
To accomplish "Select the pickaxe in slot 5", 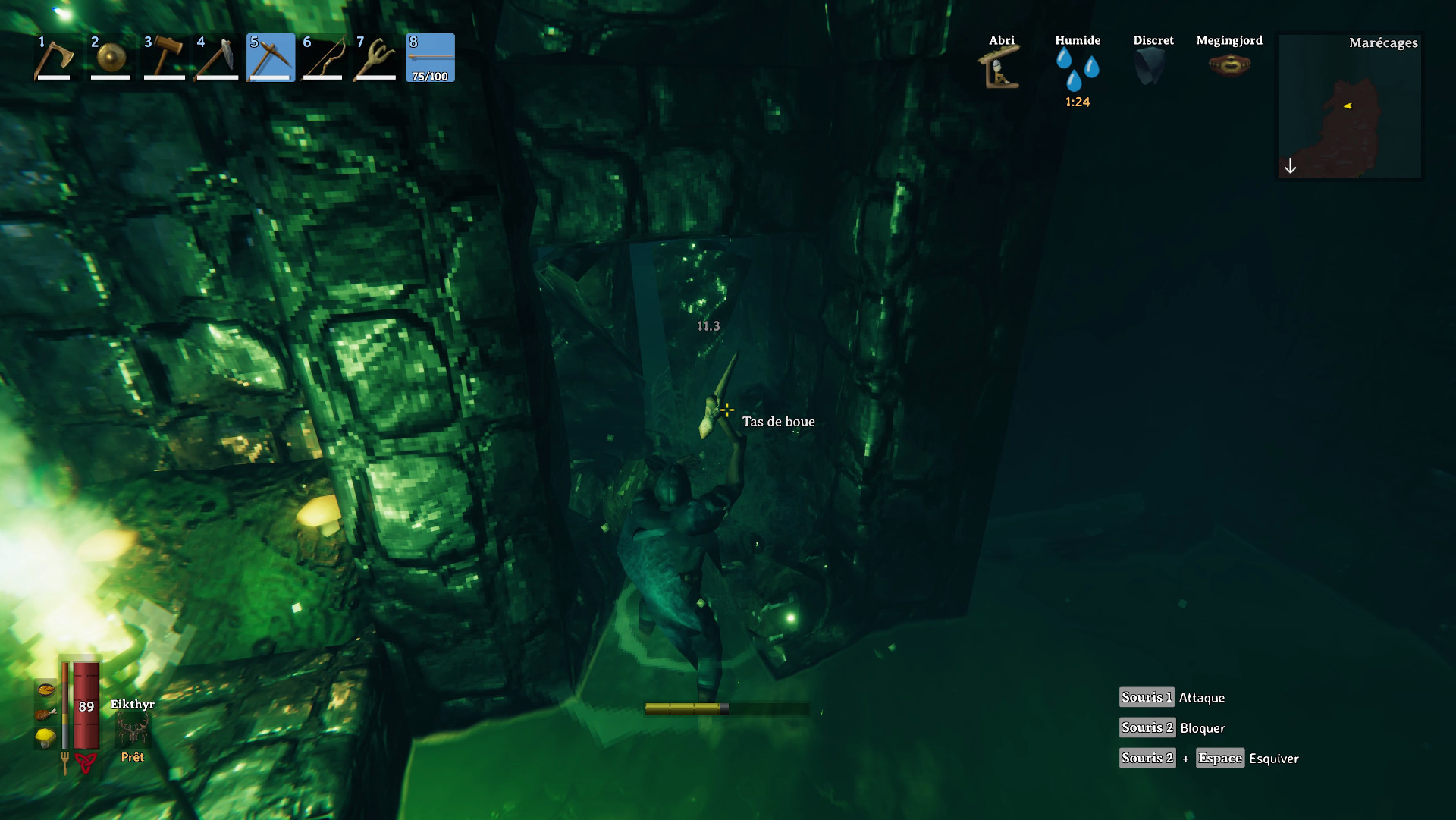I will click(x=271, y=57).
